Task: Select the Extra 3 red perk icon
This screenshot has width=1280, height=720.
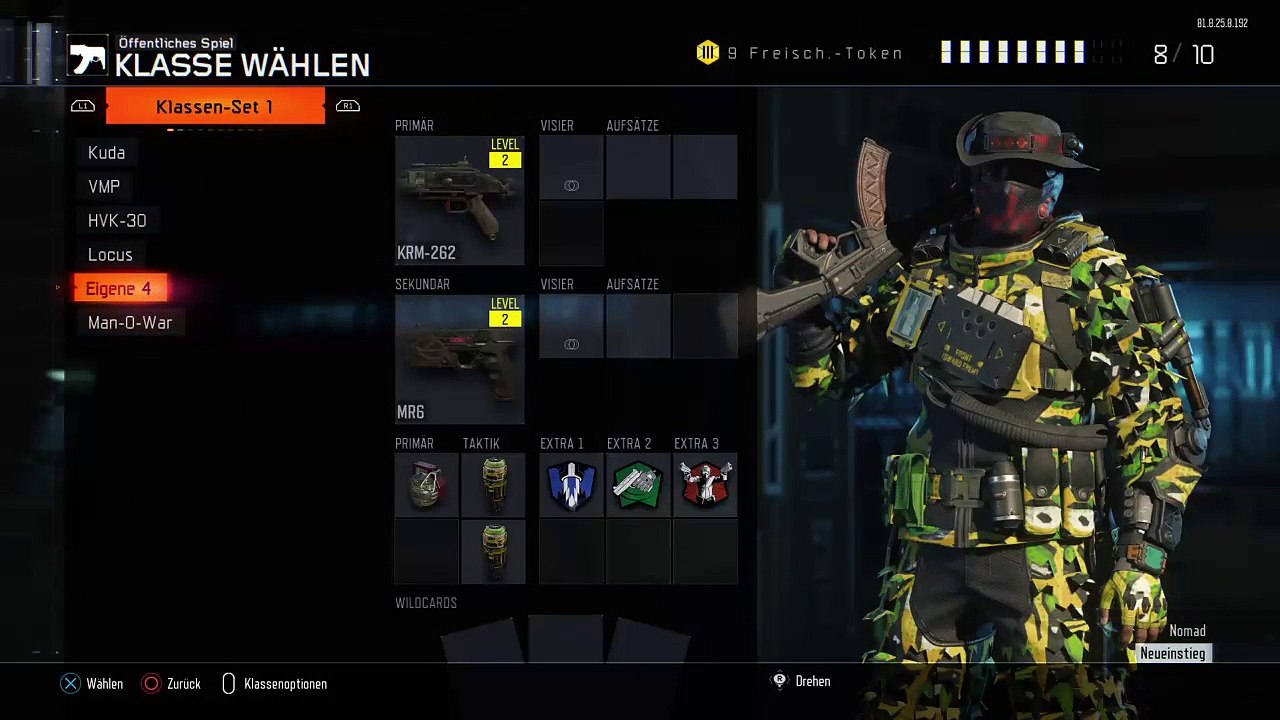Action: point(705,485)
